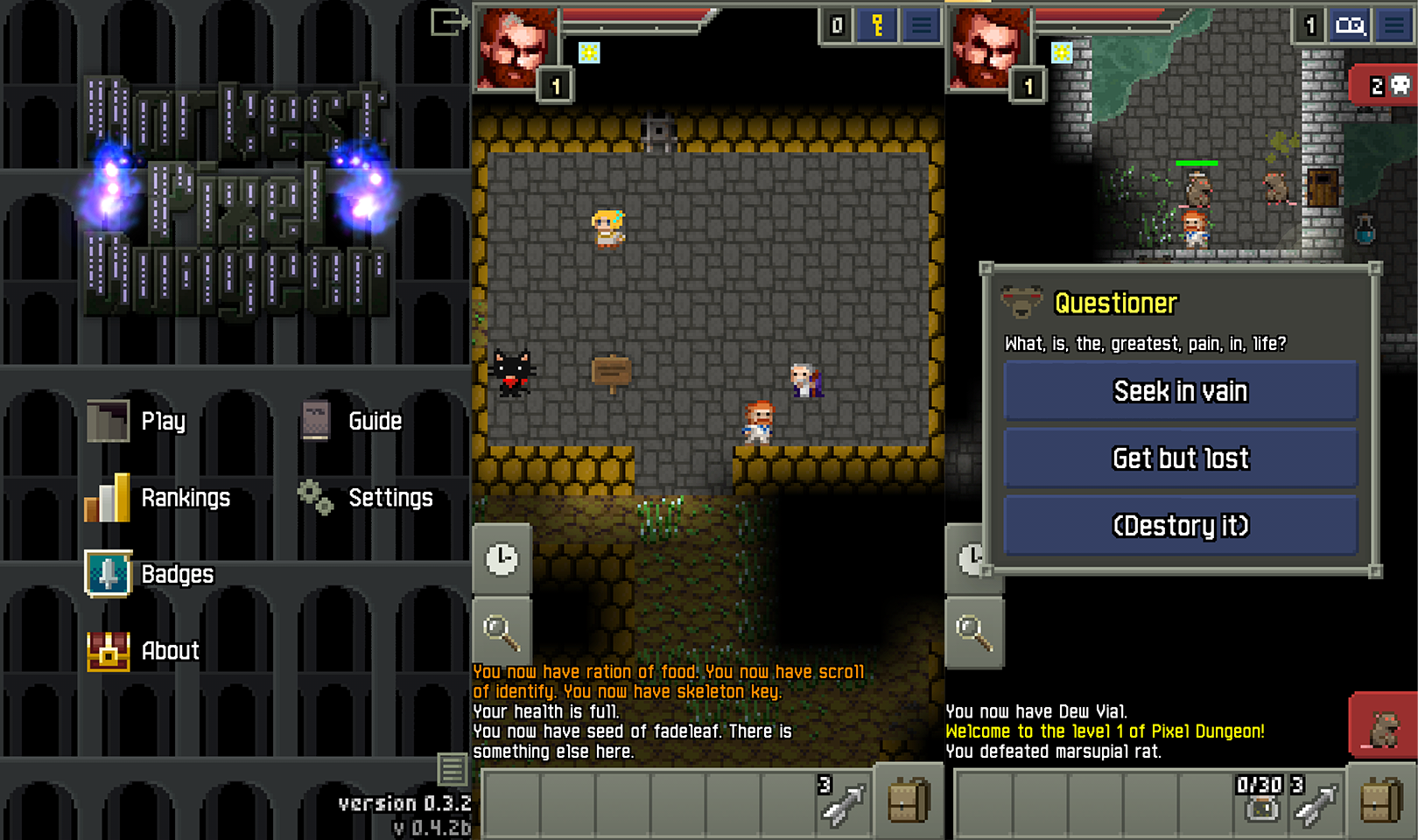Click the exit door arrow icon
Viewport: 1418px width, 840px height.
click(449, 22)
